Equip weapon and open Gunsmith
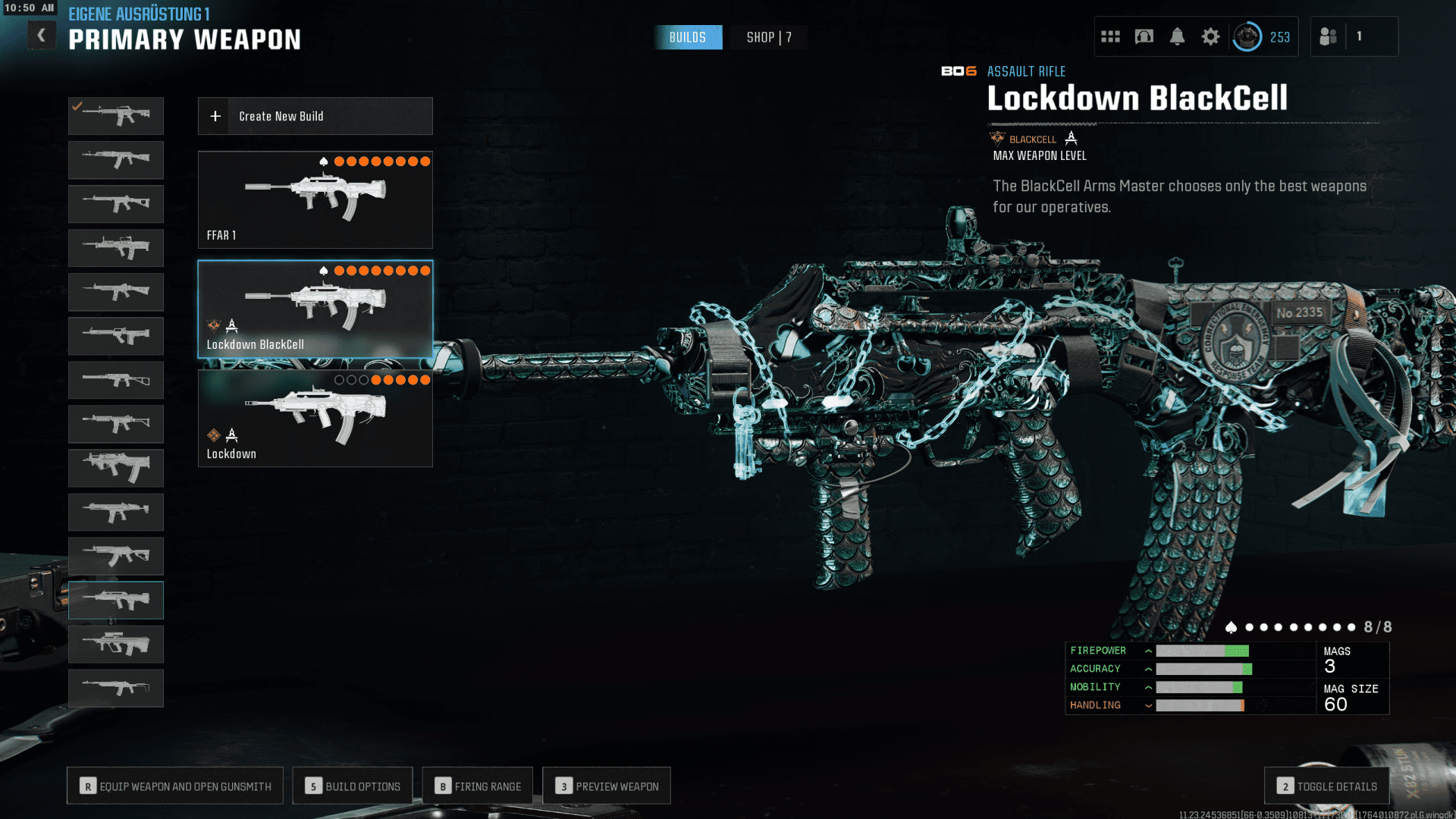 (175, 786)
